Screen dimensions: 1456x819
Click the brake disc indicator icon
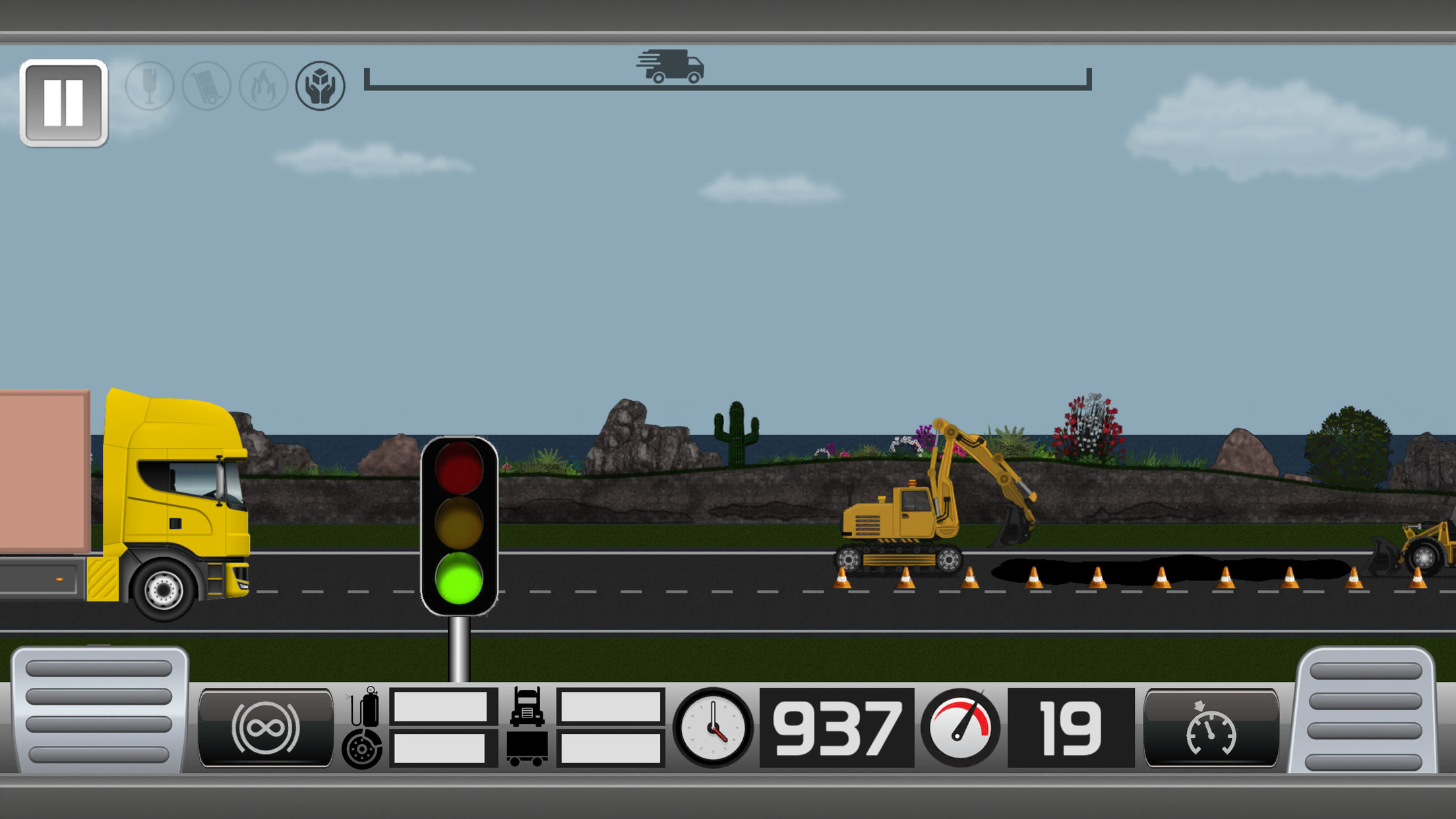pos(361,750)
